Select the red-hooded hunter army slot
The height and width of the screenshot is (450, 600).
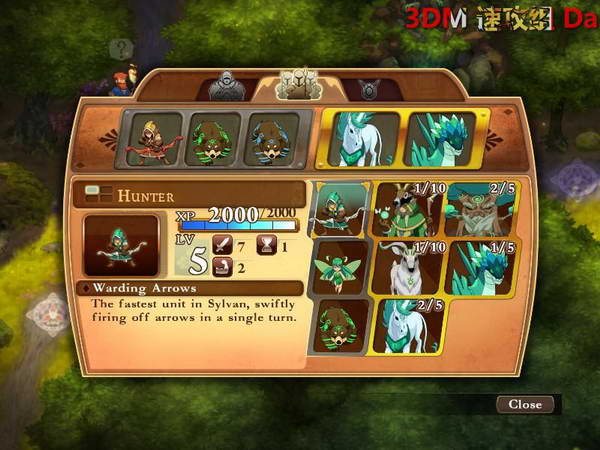point(154,138)
